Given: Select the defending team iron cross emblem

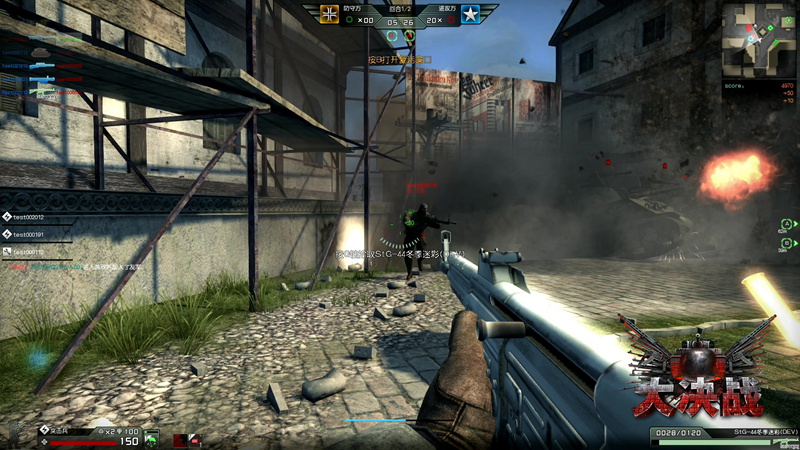Looking at the screenshot, I should click(331, 14).
